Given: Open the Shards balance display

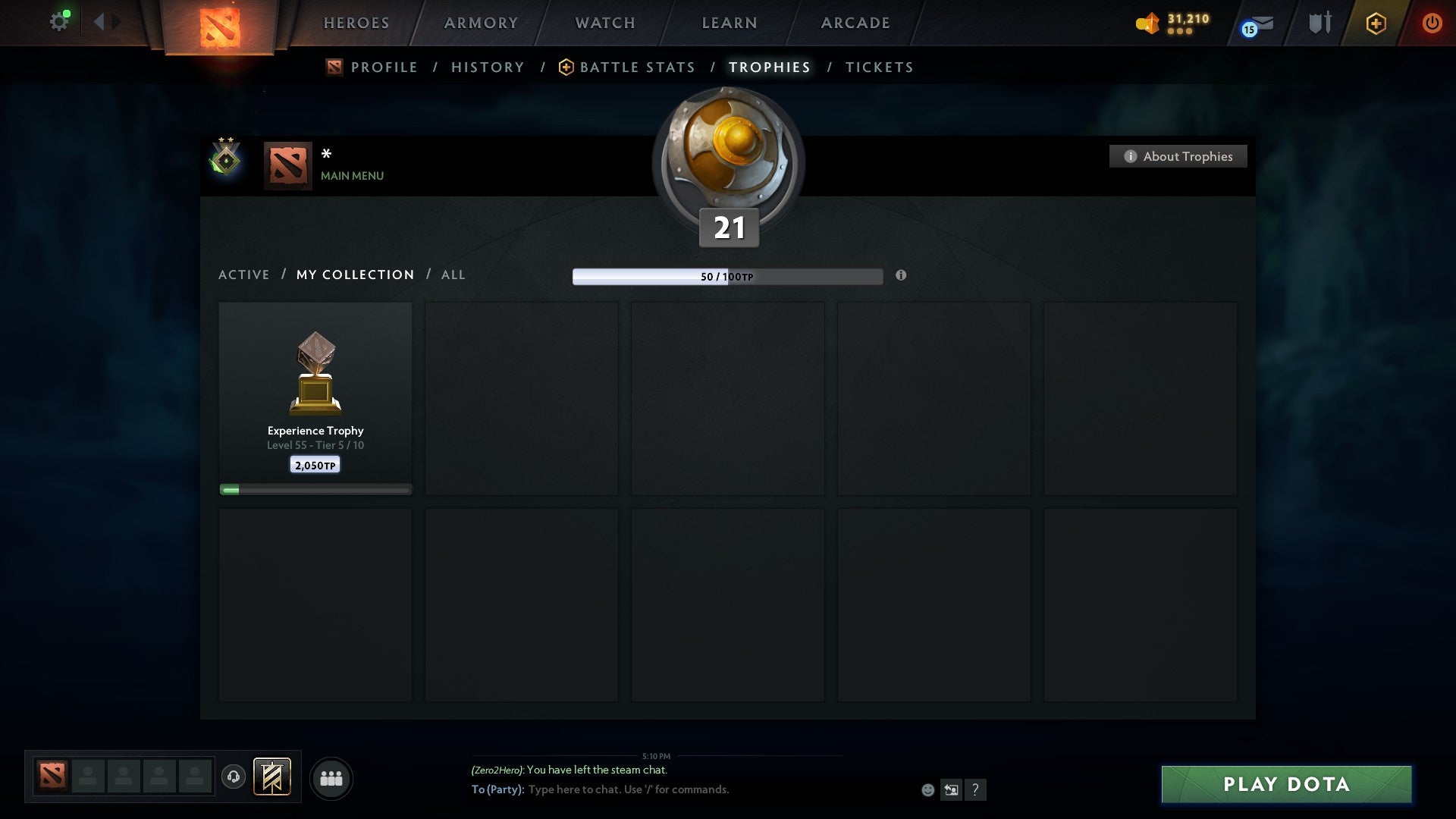Looking at the screenshot, I should click(1172, 23).
